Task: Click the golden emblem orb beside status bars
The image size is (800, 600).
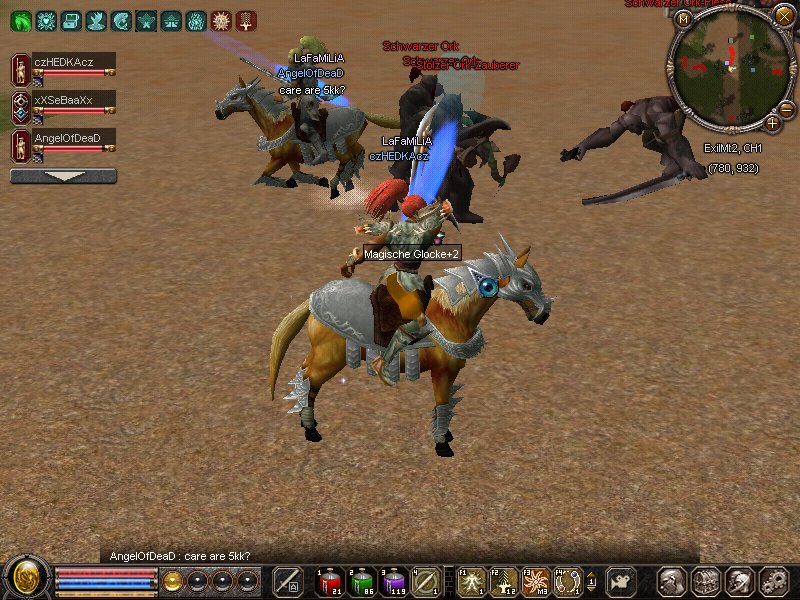Action: point(26,578)
